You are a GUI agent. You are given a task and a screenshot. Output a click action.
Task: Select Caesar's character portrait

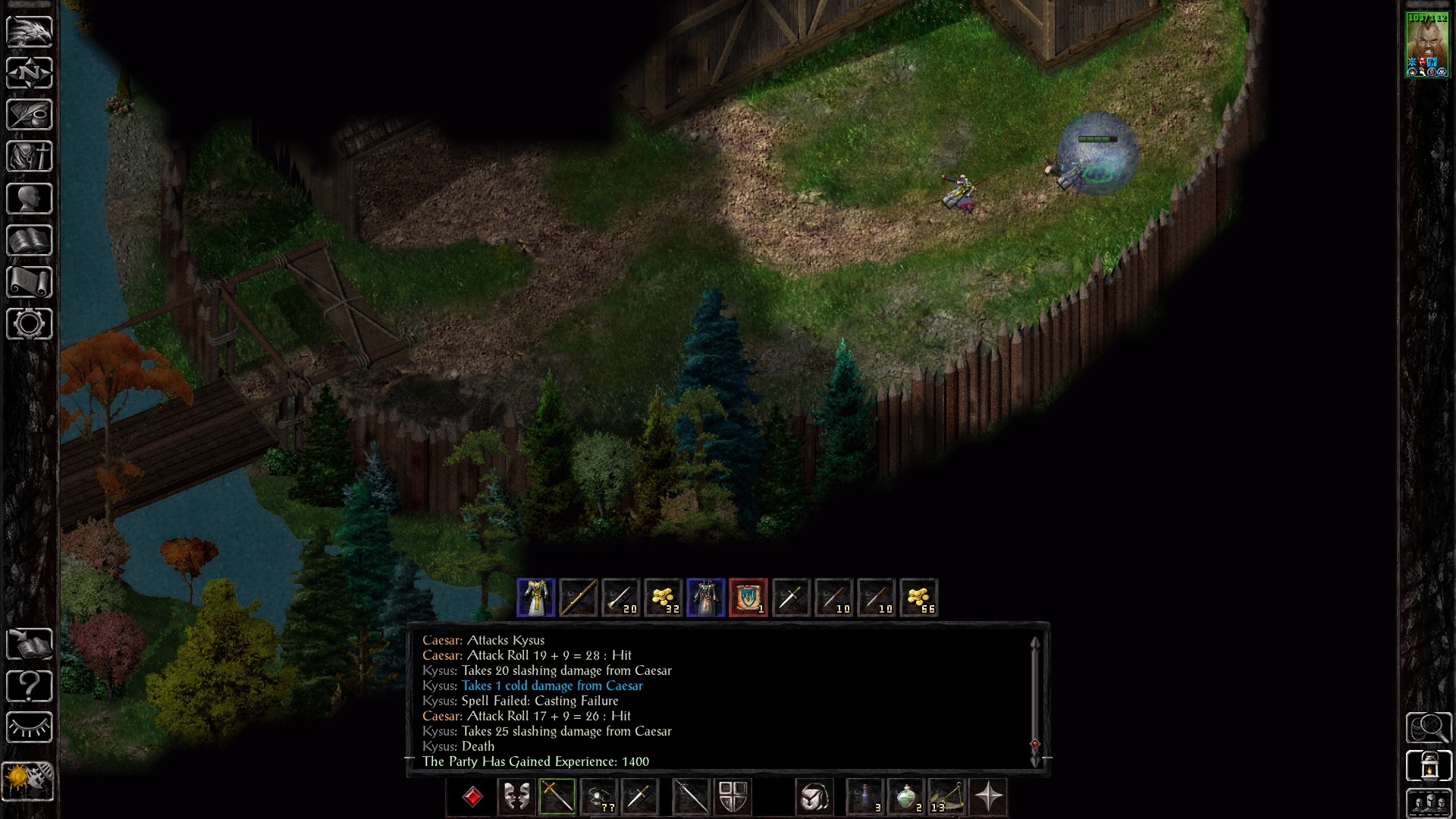point(1427,45)
